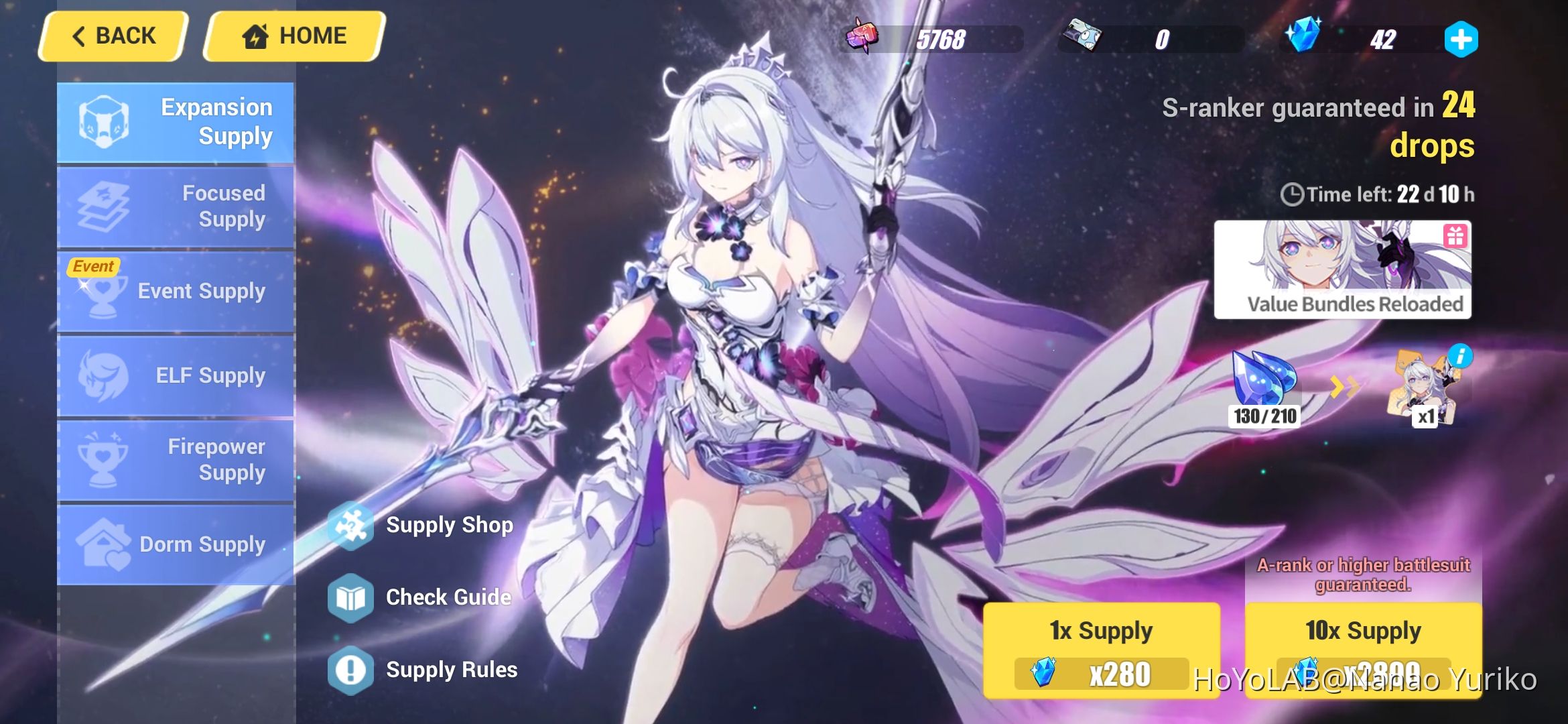Screen dimensions: 1568x724
Task: Open Firepower Supply
Action: 176,460
